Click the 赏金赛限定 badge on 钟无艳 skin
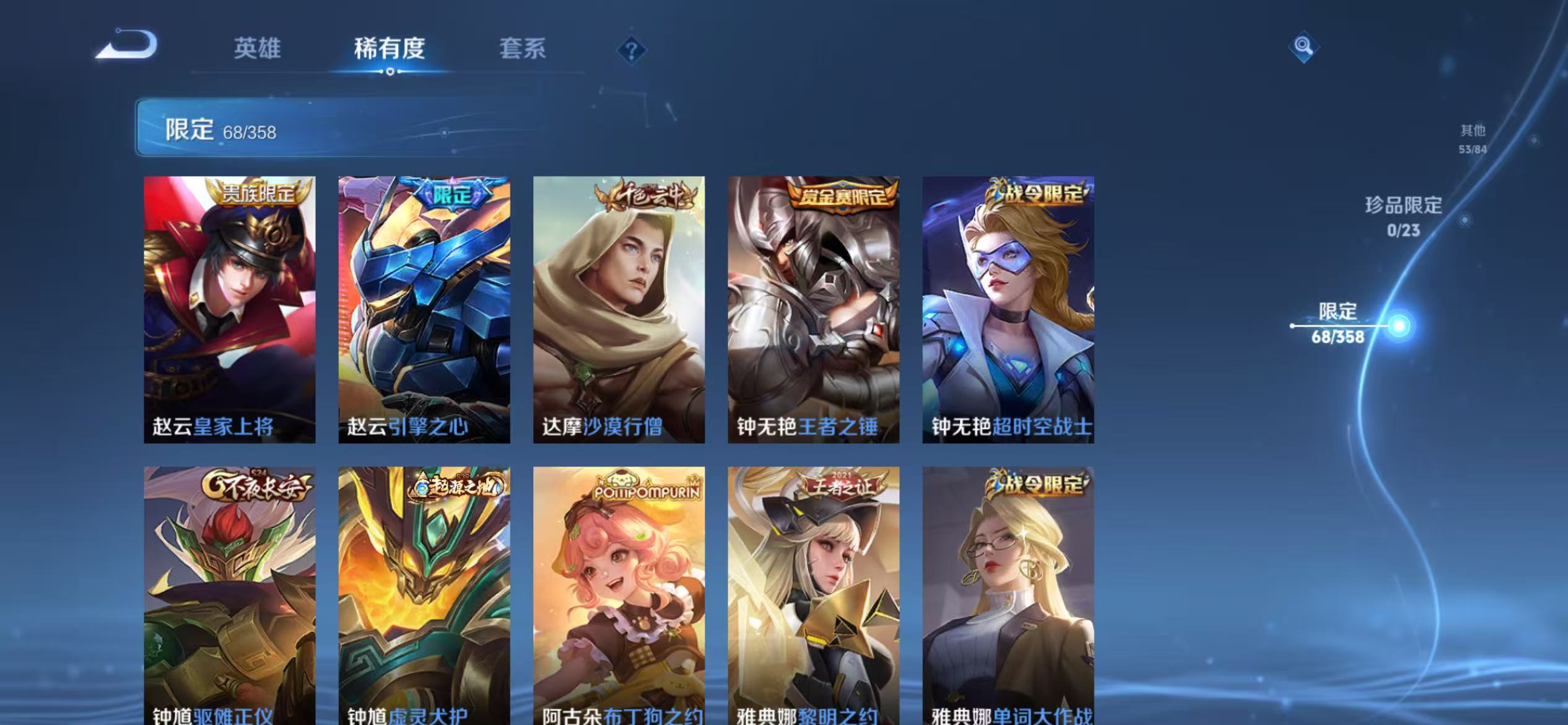Screen dimensions: 1568x725 coord(843,195)
